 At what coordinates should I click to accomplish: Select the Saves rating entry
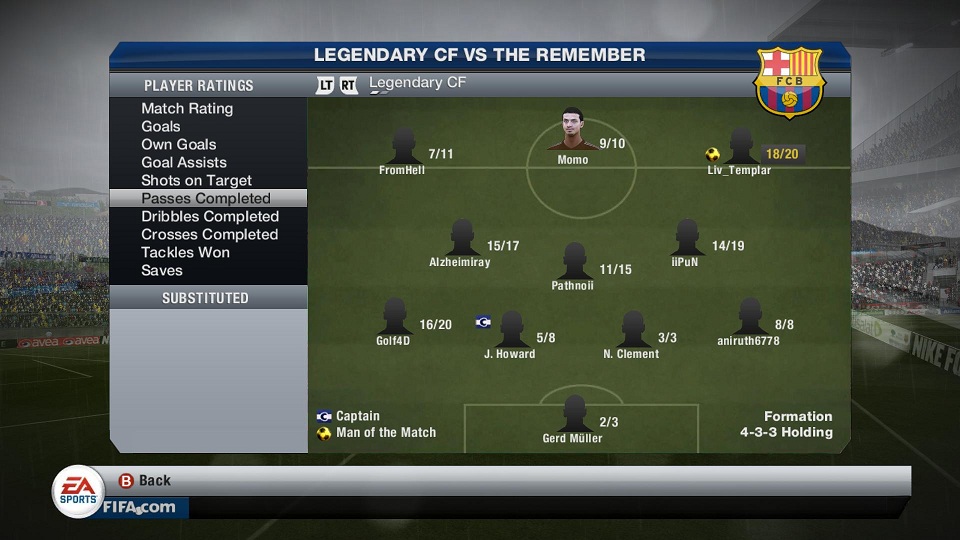click(162, 271)
